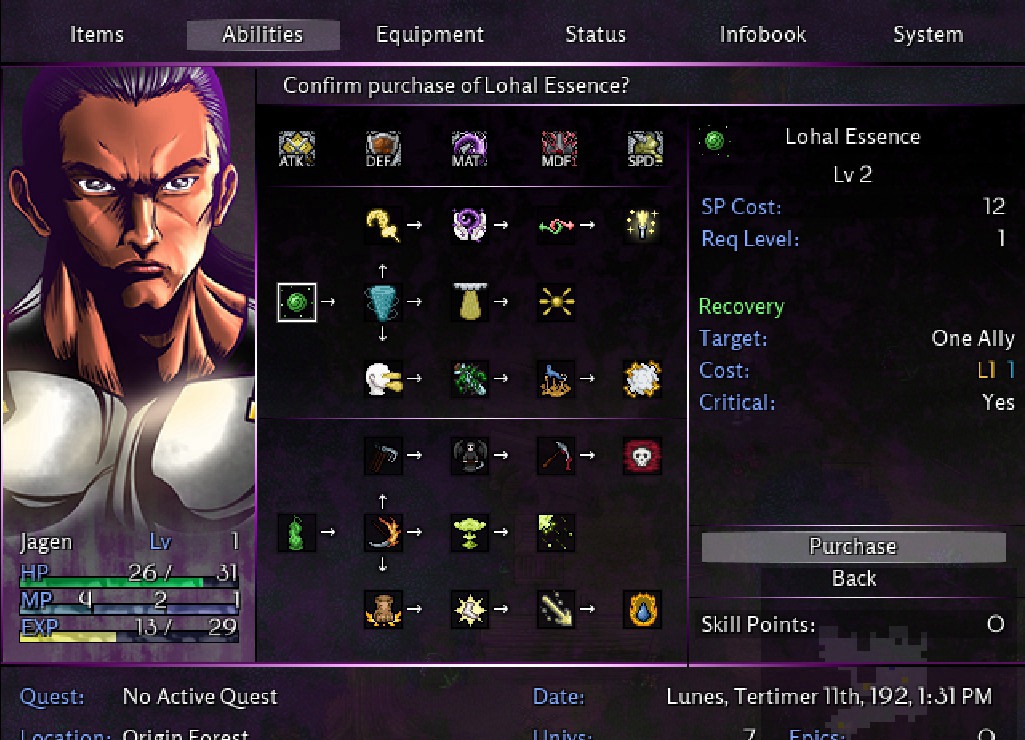
Task: Choose the SPD stat upgrade icon
Action: 642,149
